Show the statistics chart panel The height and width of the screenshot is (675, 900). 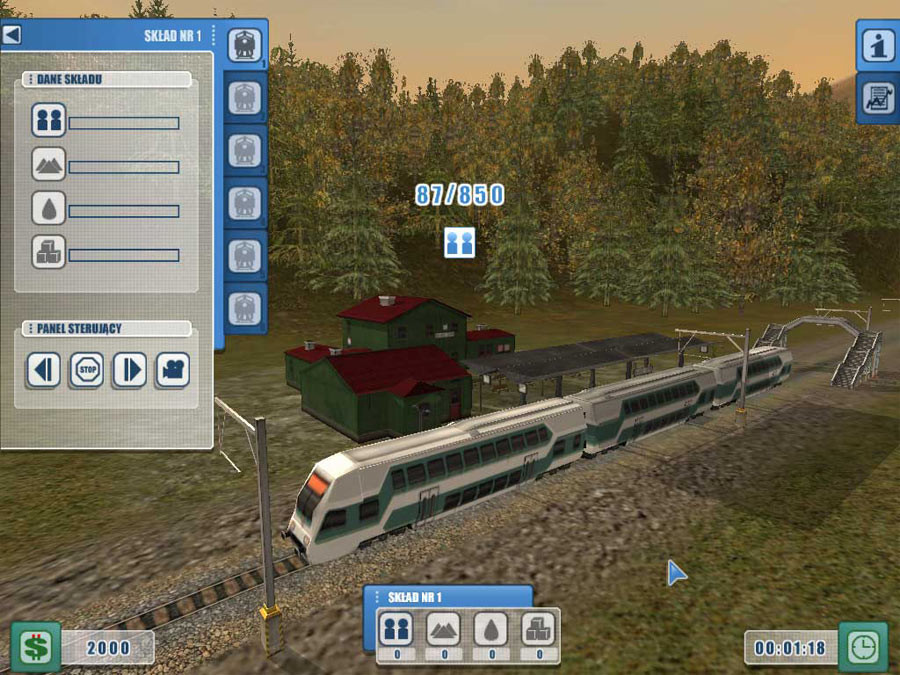click(878, 98)
